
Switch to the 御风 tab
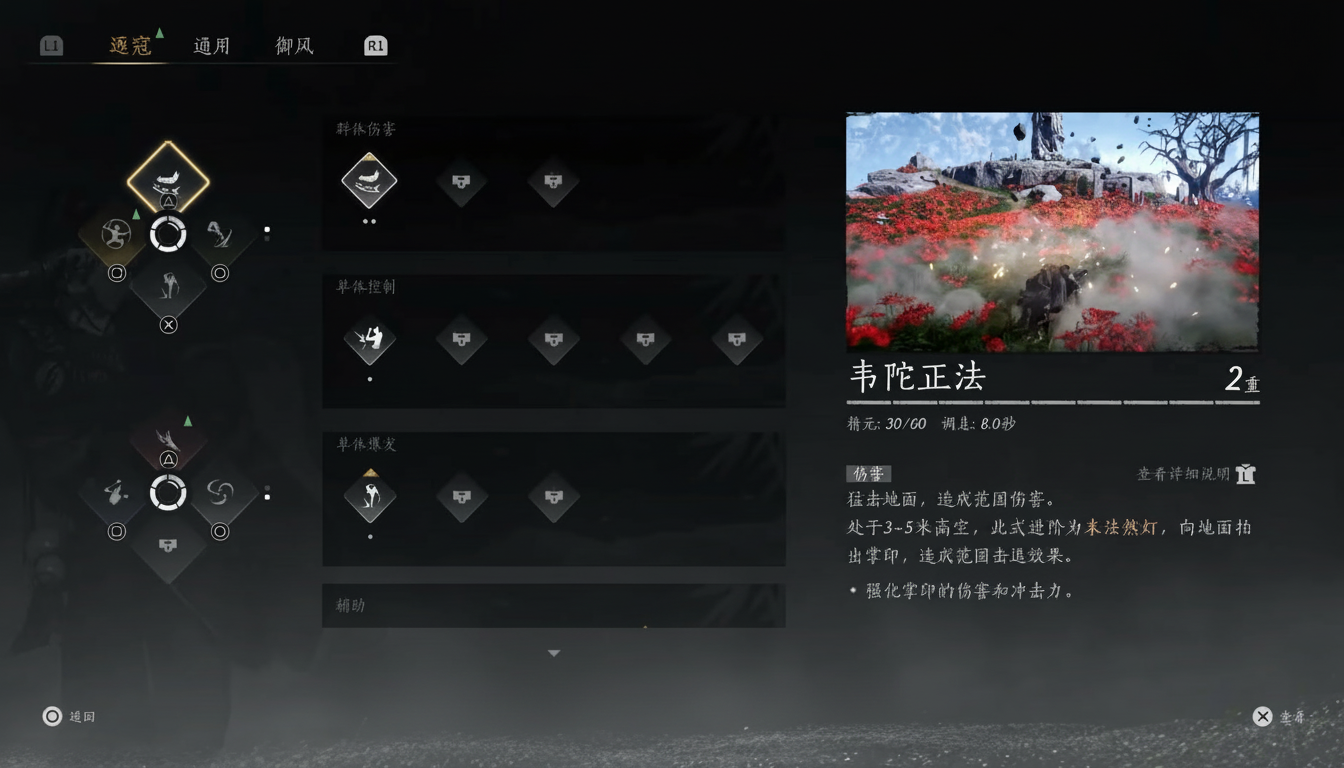point(295,45)
